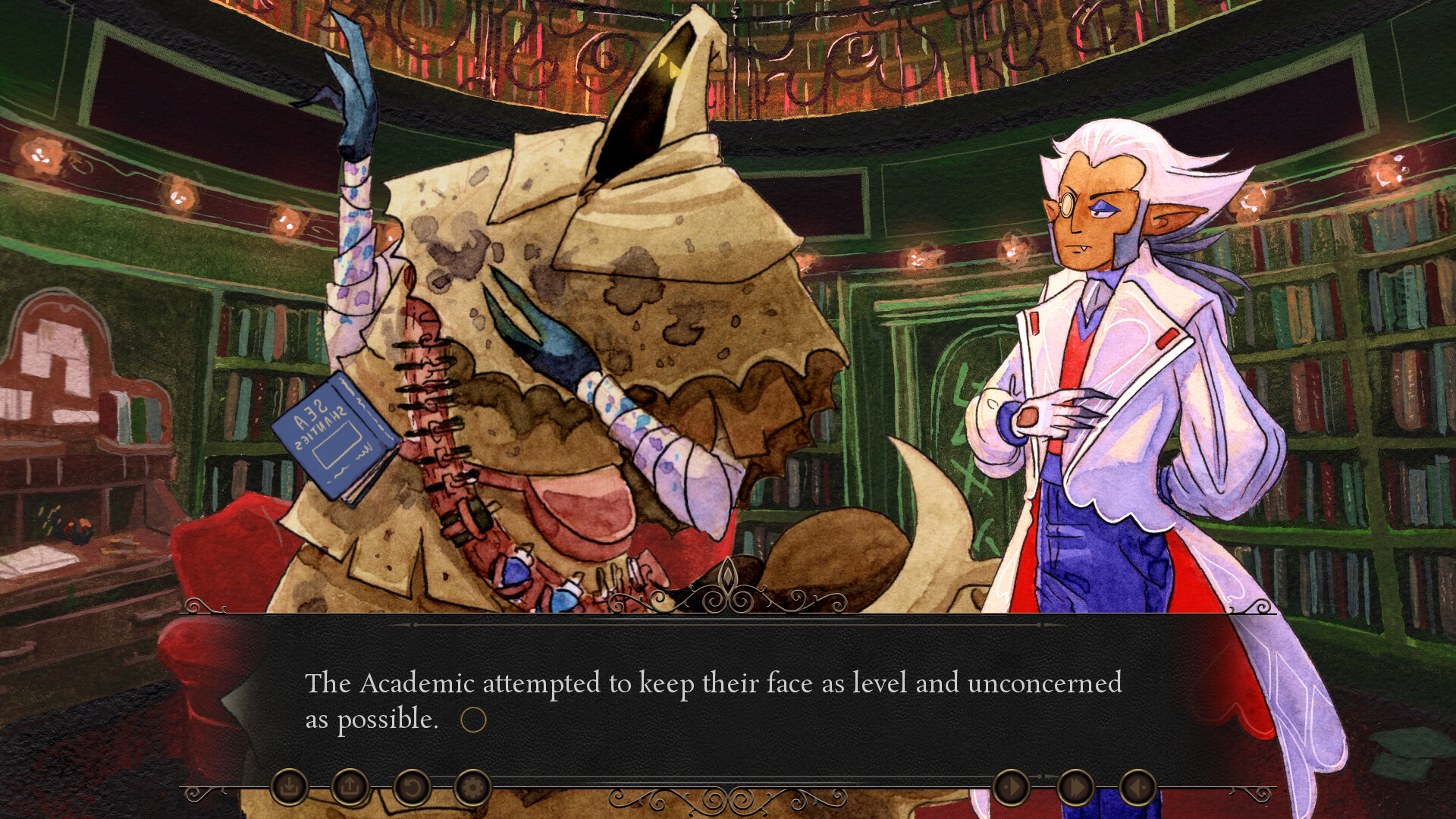Viewport: 1456px width, 819px height.
Task: Click the circular-arrow history button
Action: coord(411,788)
